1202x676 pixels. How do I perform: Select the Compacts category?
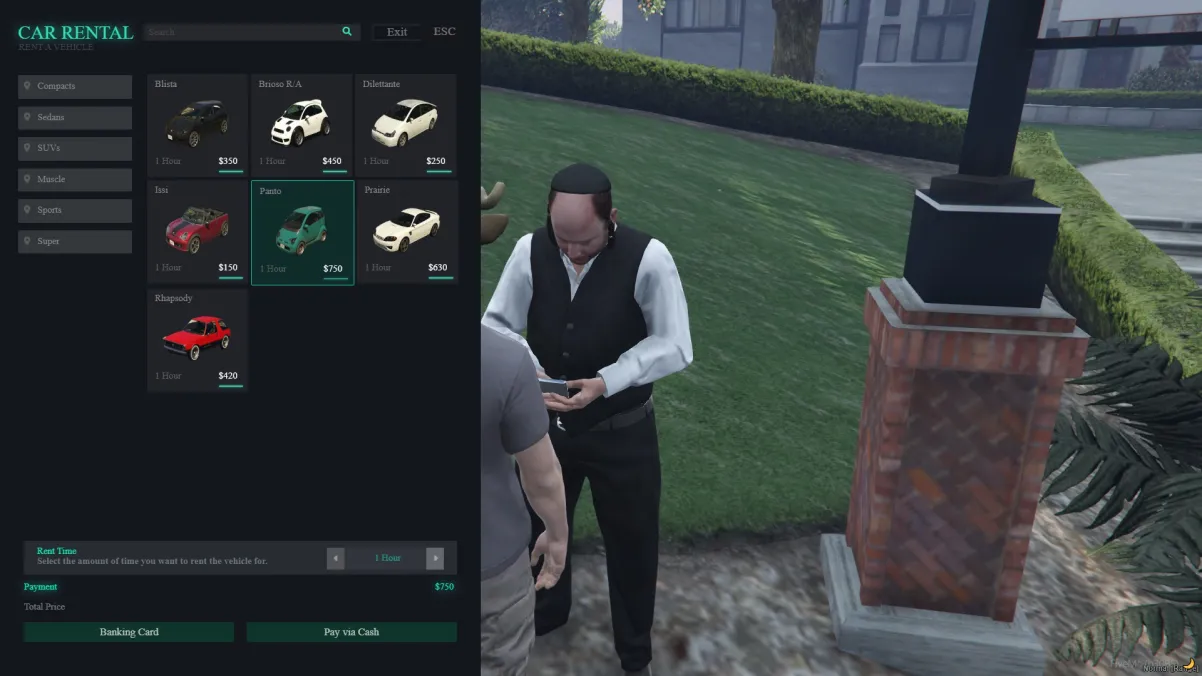click(x=75, y=87)
